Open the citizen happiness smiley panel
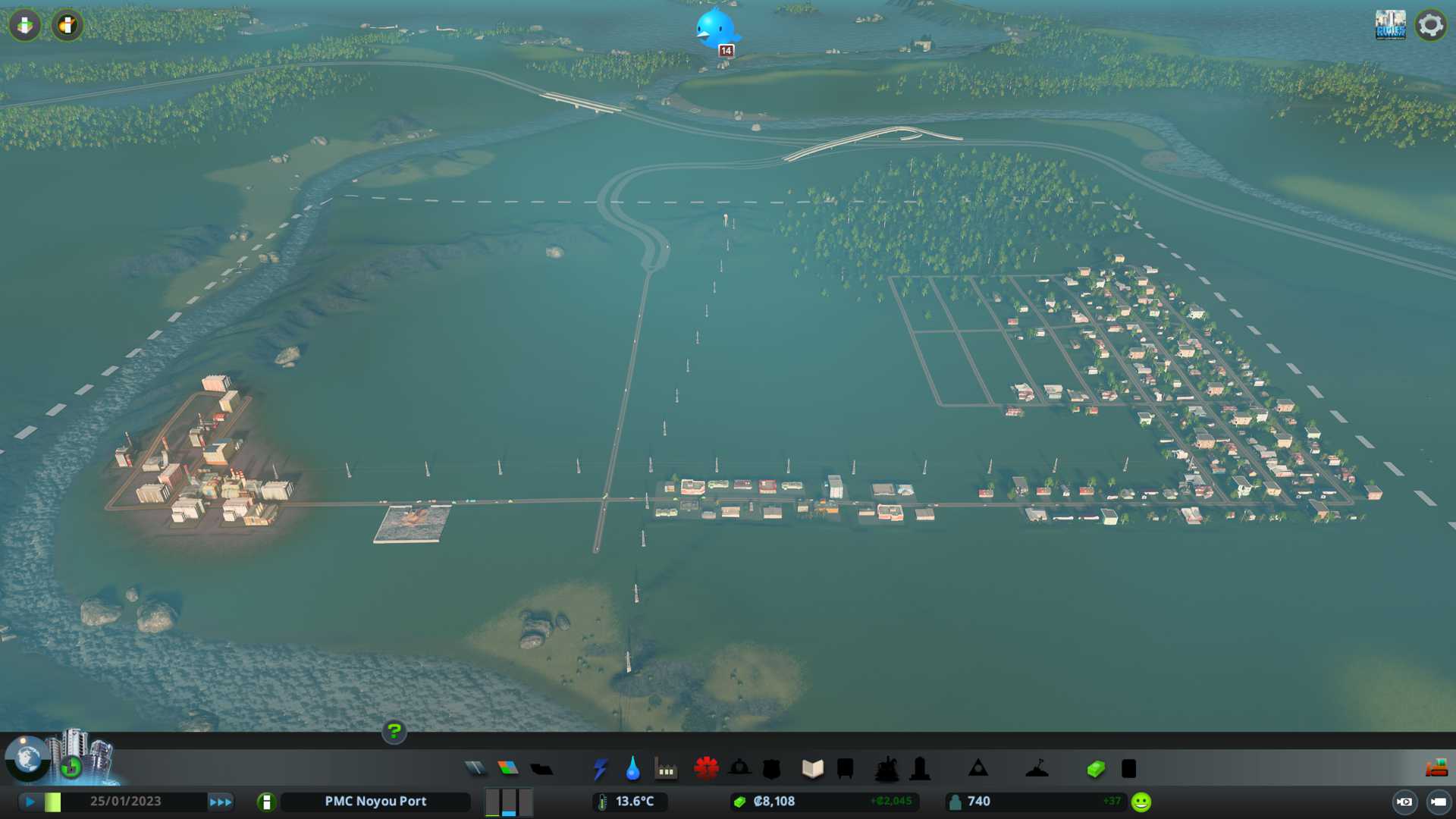Image resolution: width=1456 pixels, height=819 pixels. click(x=1141, y=802)
